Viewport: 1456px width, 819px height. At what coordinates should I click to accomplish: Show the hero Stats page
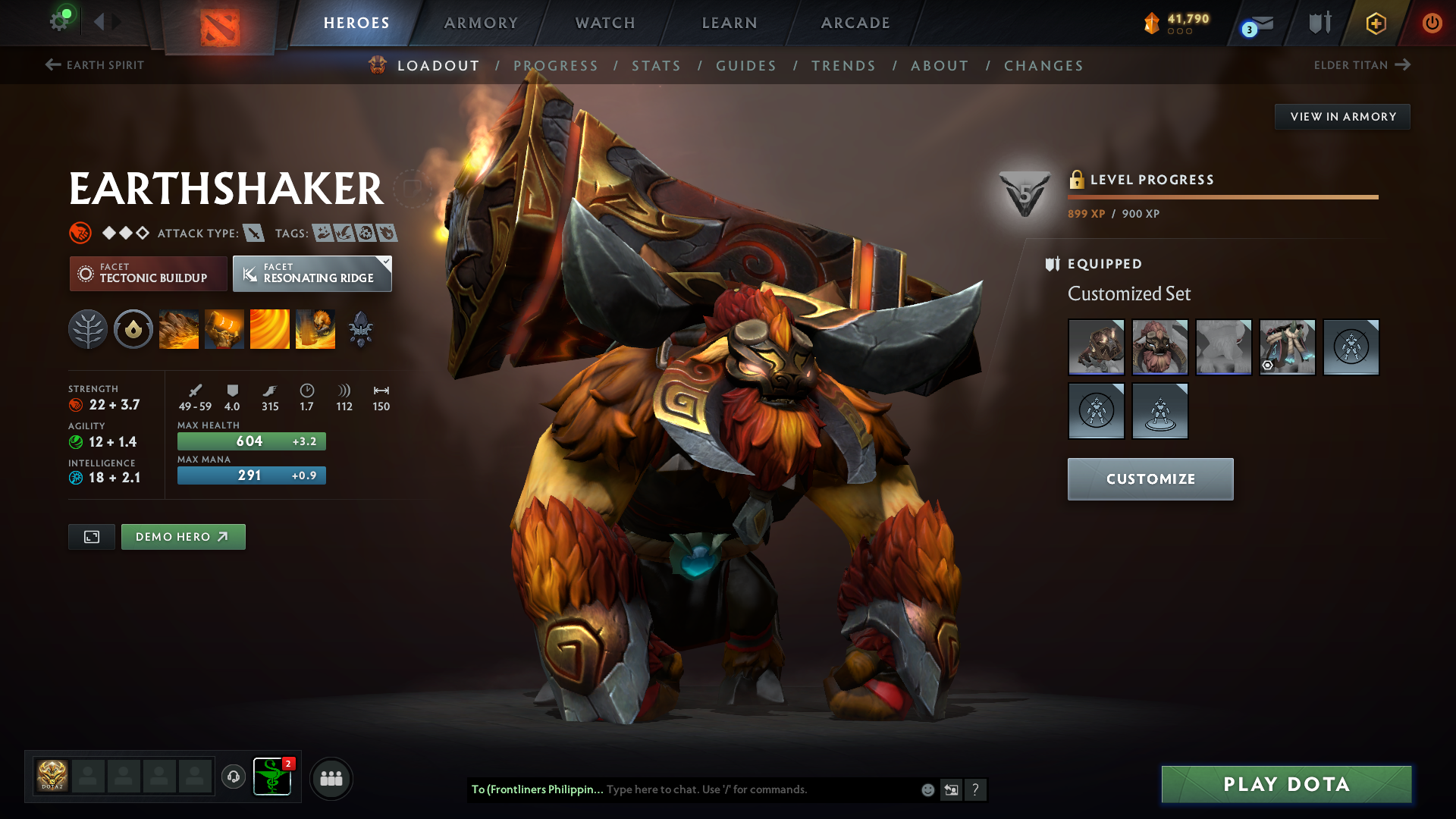click(656, 66)
